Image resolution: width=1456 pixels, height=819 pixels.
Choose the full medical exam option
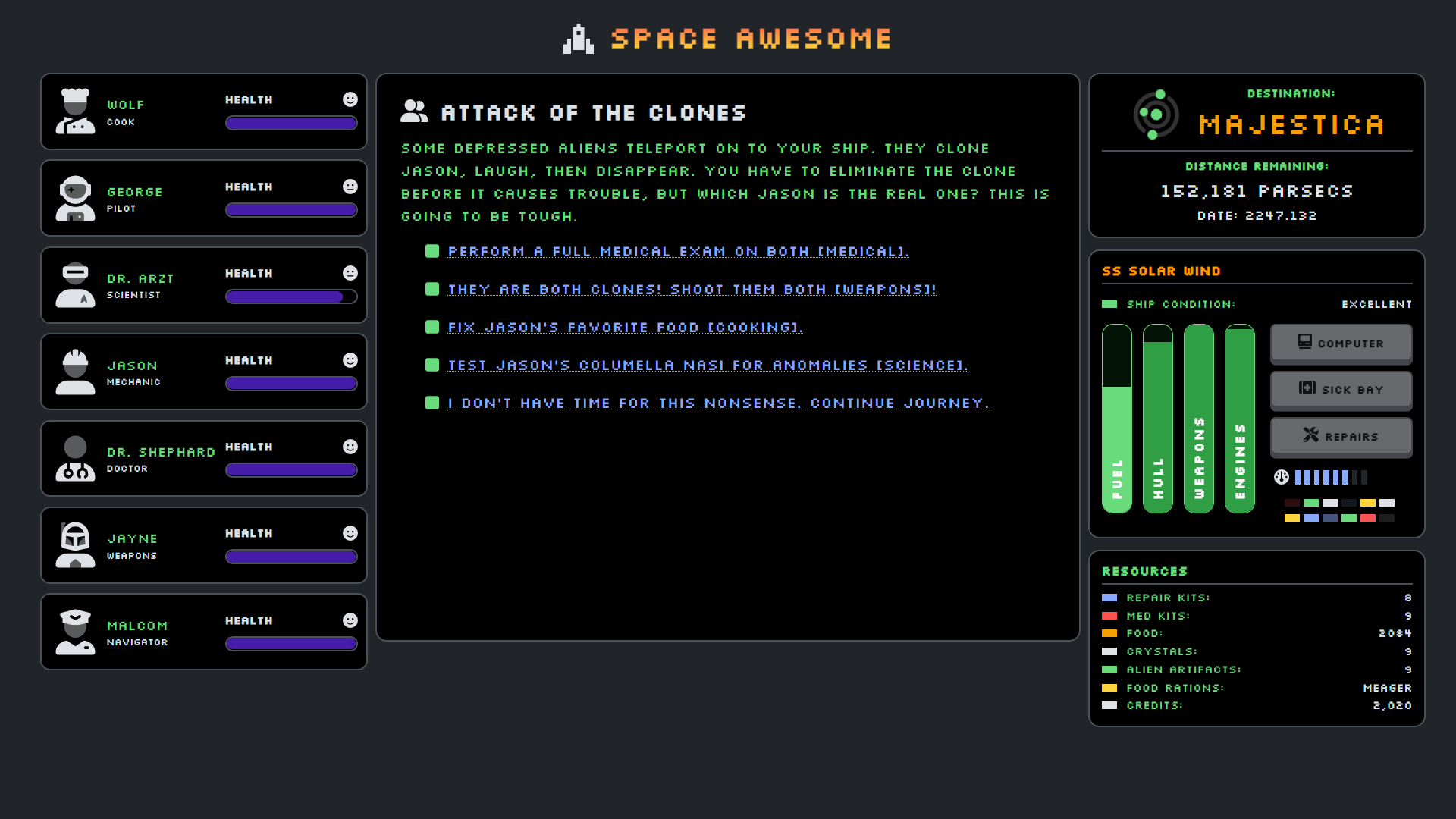(x=678, y=252)
